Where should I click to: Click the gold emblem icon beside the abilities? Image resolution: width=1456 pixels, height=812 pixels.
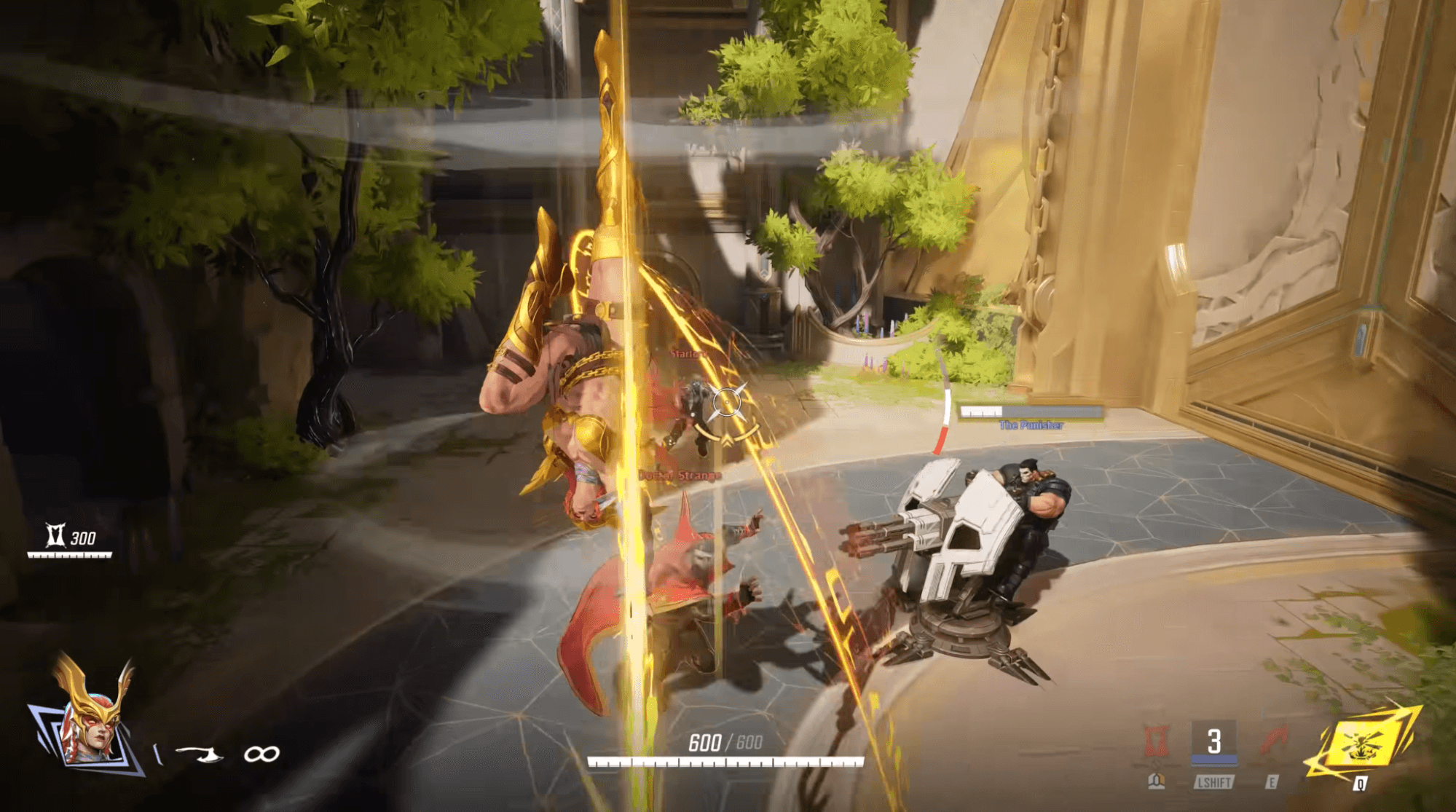pos(1156,781)
